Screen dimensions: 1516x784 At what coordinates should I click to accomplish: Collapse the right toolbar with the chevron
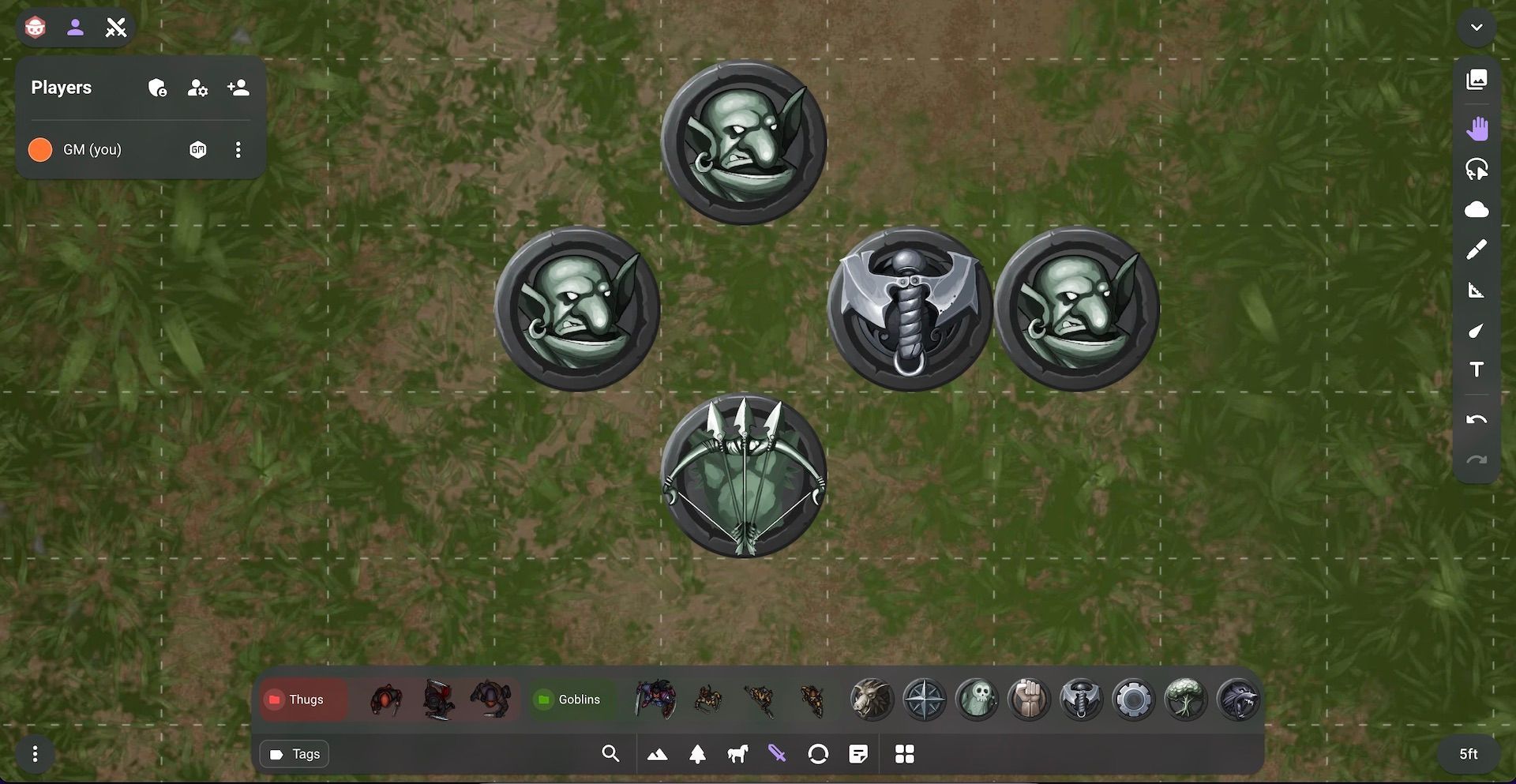click(1477, 27)
